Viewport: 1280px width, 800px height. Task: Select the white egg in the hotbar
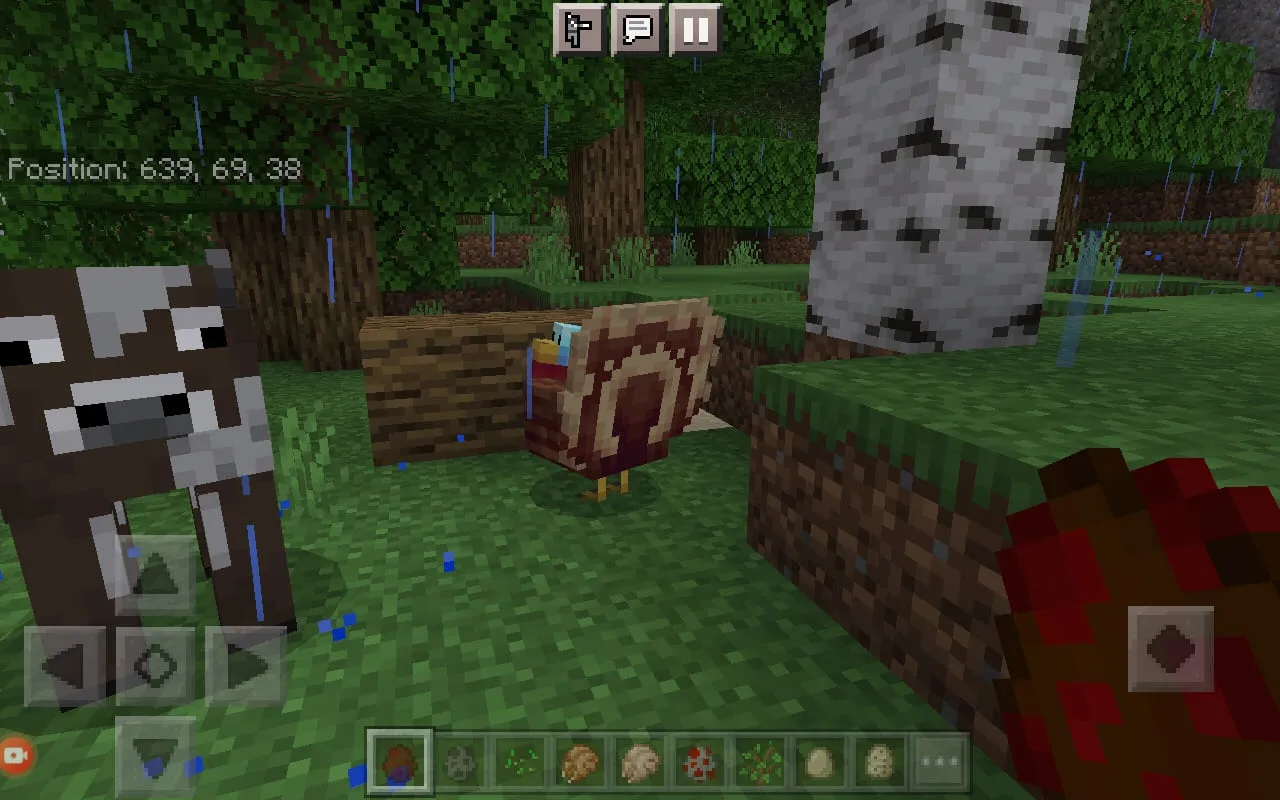819,763
